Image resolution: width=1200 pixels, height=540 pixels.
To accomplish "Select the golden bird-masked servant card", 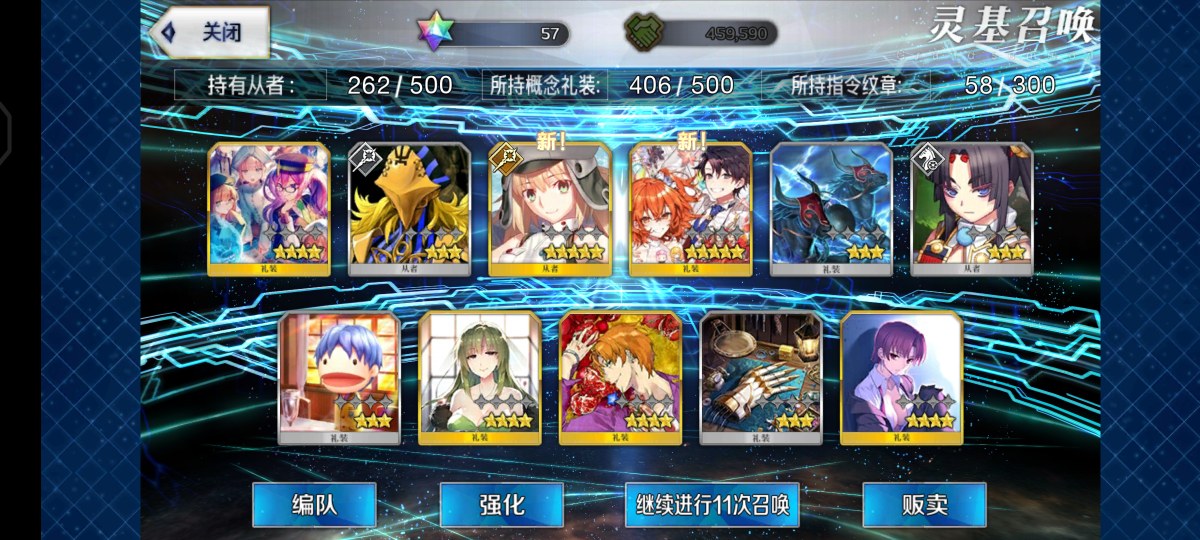I will 409,208.
